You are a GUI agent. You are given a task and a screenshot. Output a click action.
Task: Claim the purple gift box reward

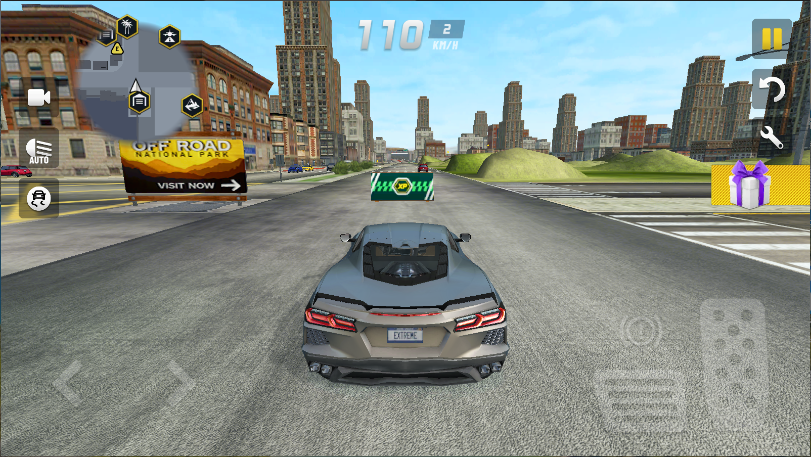(x=749, y=185)
